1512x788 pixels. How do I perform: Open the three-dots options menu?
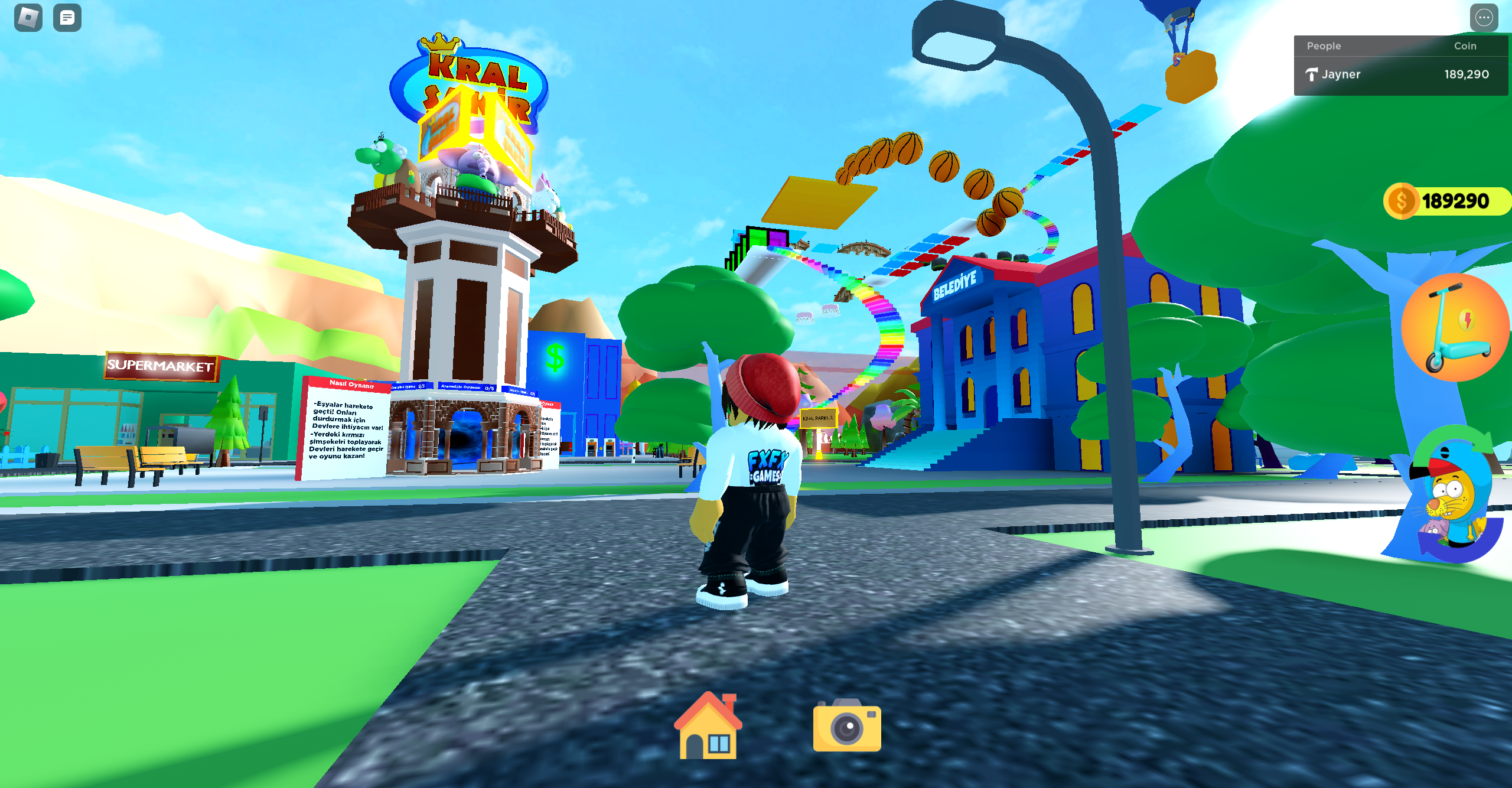click(x=1483, y=18)
